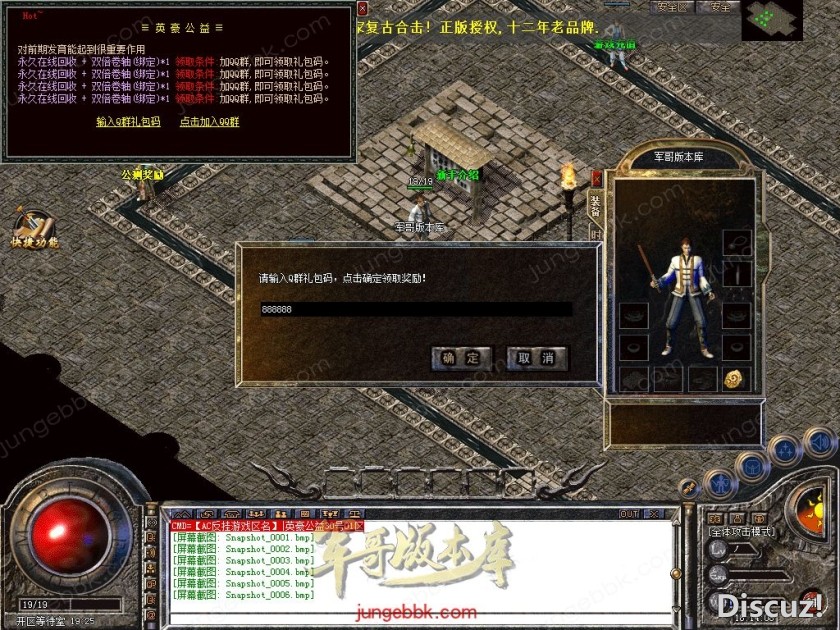Click the gift code input field
Image resolution: width=840 pixels, height=630 pixels.
coord(415,310)
